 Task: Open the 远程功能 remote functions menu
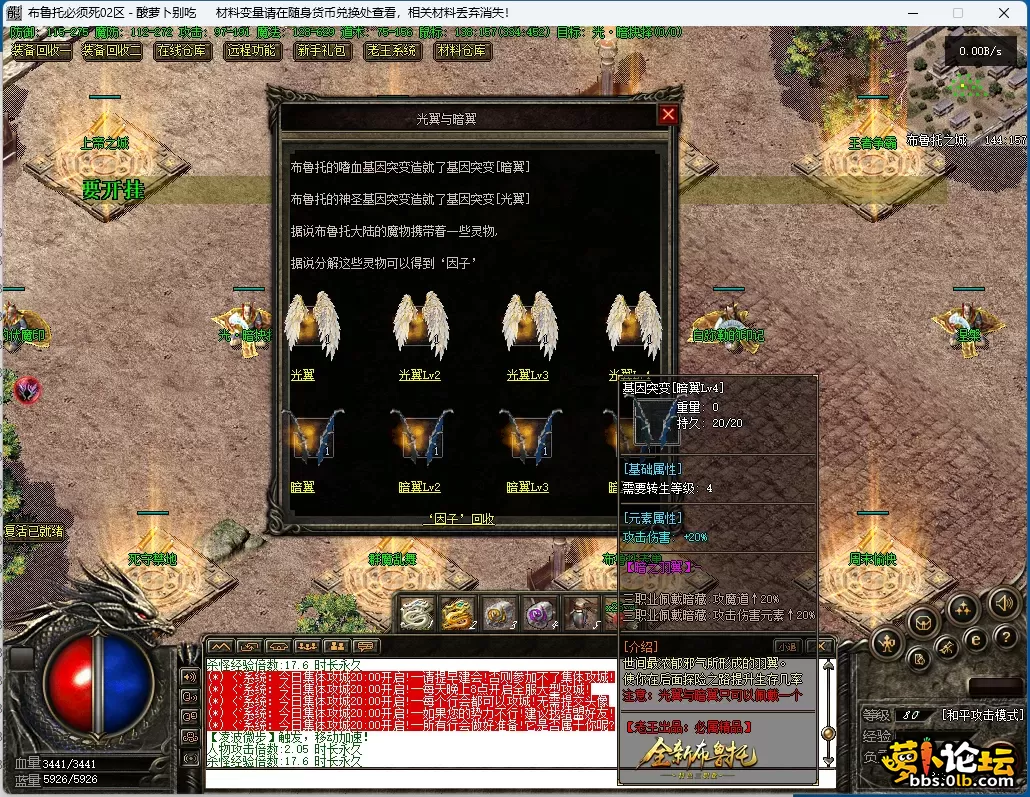(252, 50)
